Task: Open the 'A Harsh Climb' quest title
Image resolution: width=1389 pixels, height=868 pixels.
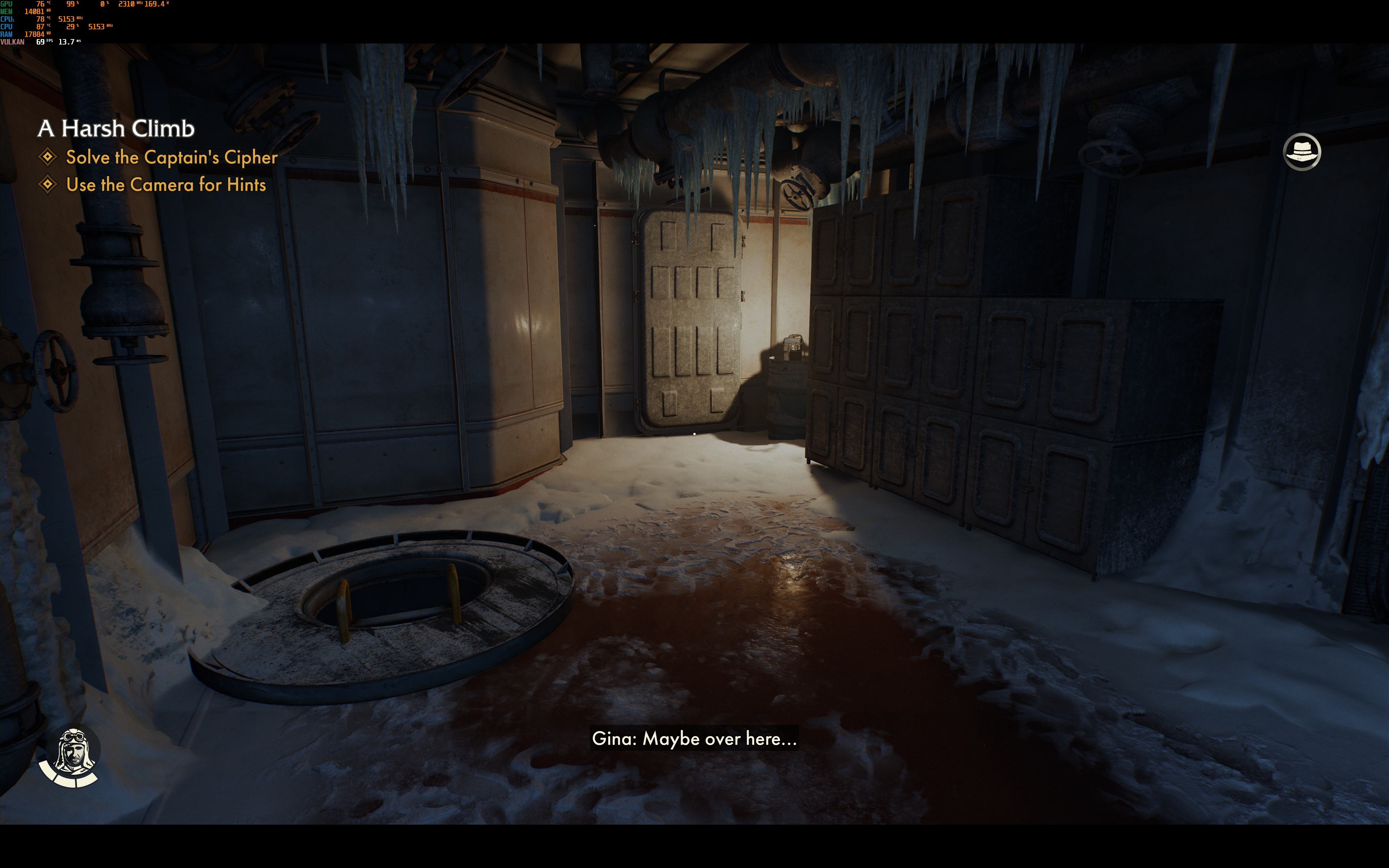Action: click(x=116, y=129)
